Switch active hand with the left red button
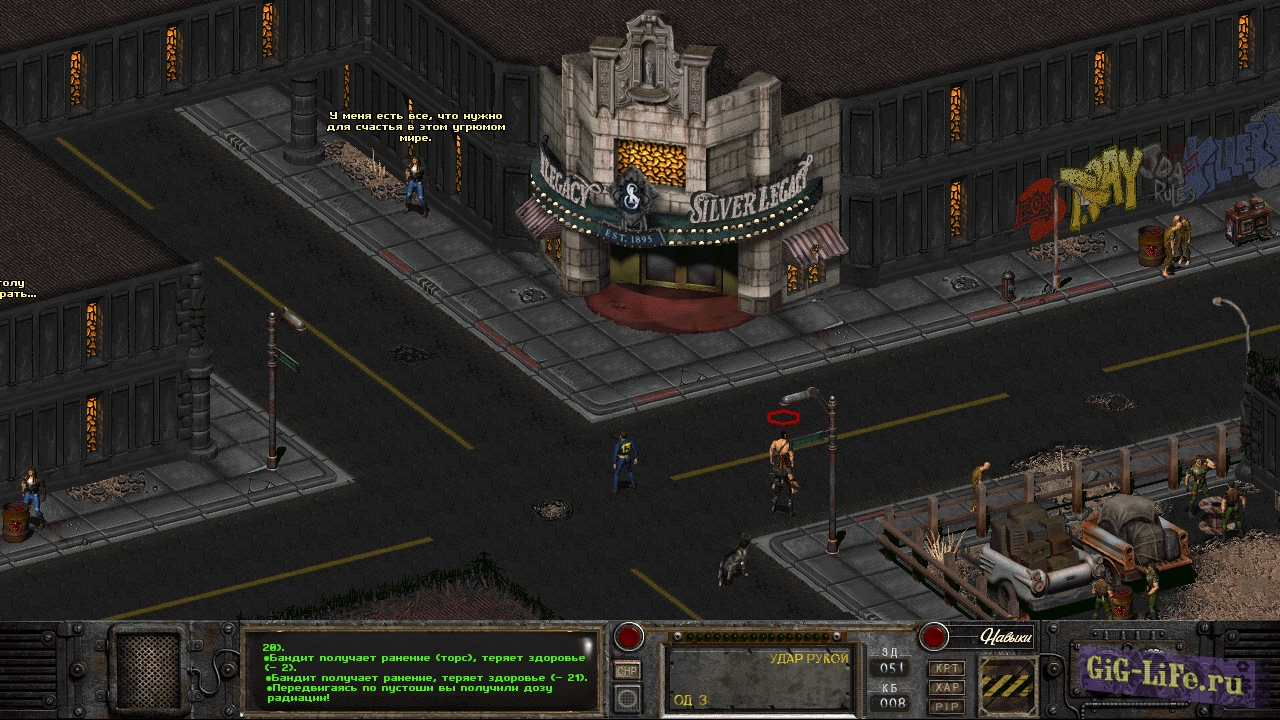Image resolution: width=1280 pixels, height=720 pixels. (x=629, y=636)
